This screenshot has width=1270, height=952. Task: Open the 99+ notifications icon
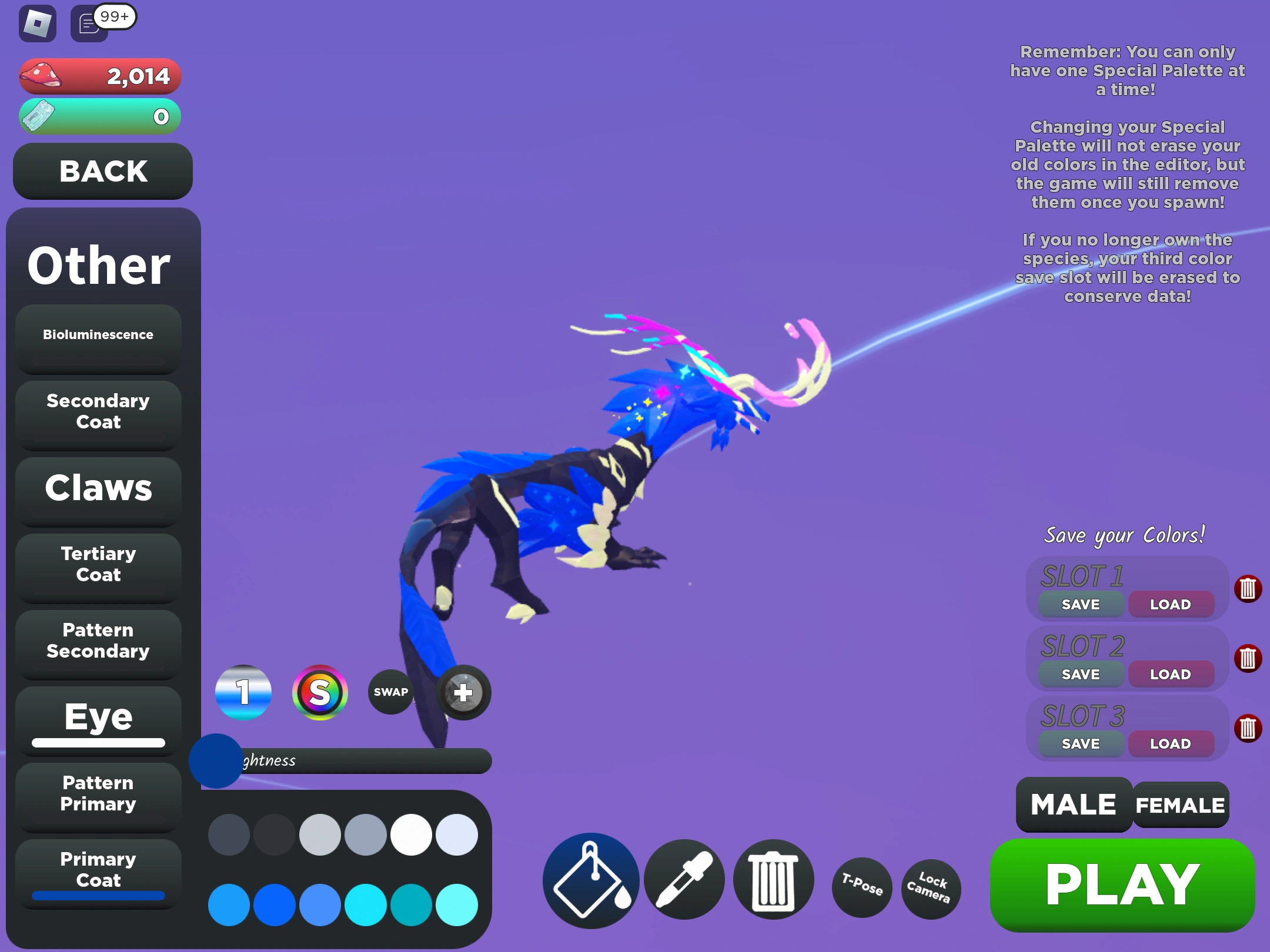[88, 24]
